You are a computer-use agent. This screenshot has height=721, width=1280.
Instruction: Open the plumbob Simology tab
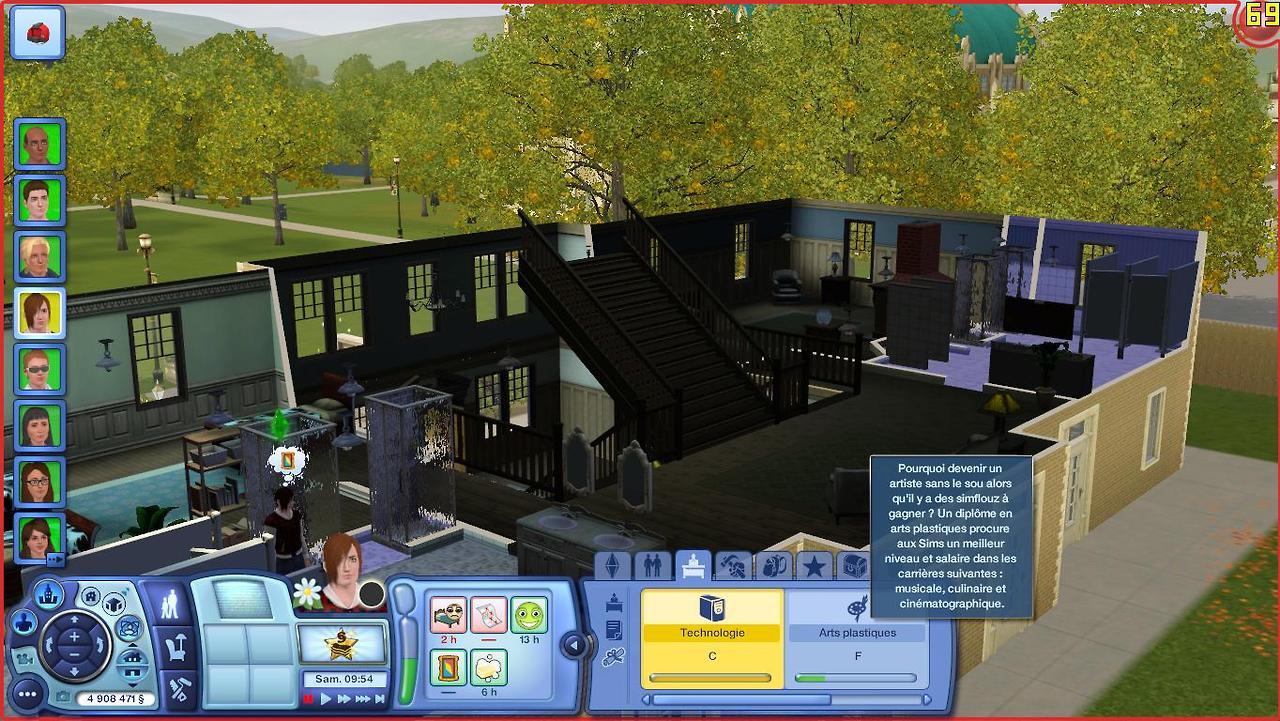click(613, 567)
